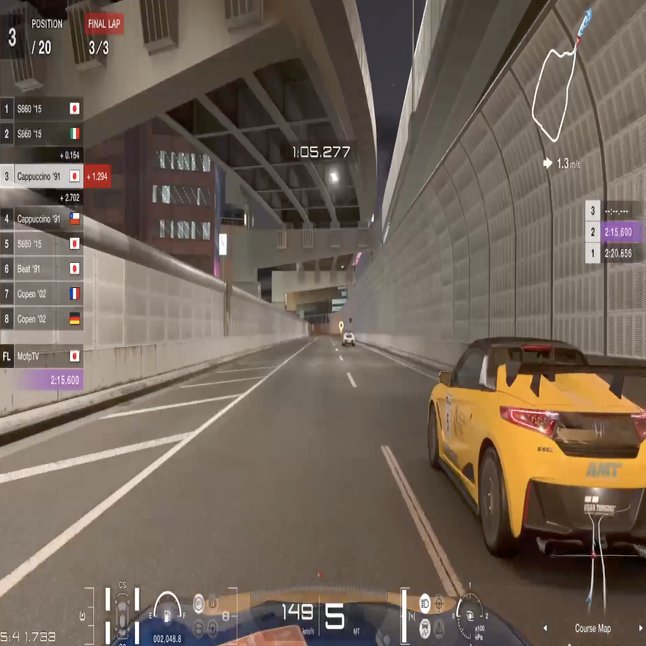Click the left arrow beside Course Map

click(x=544, y=628)
